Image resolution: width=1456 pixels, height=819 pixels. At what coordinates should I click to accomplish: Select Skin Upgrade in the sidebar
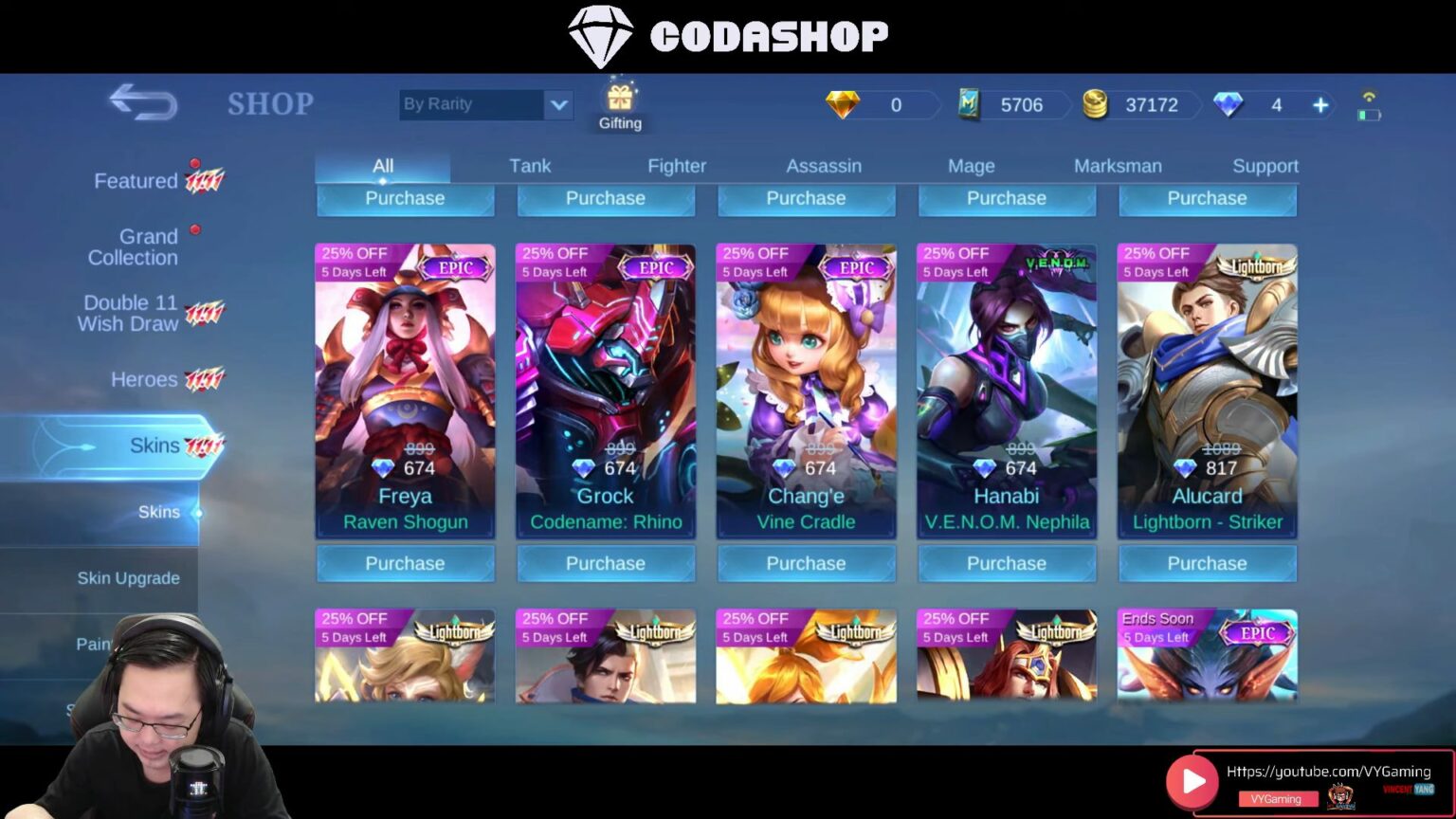pyautogui.click(x=128, y=577)
